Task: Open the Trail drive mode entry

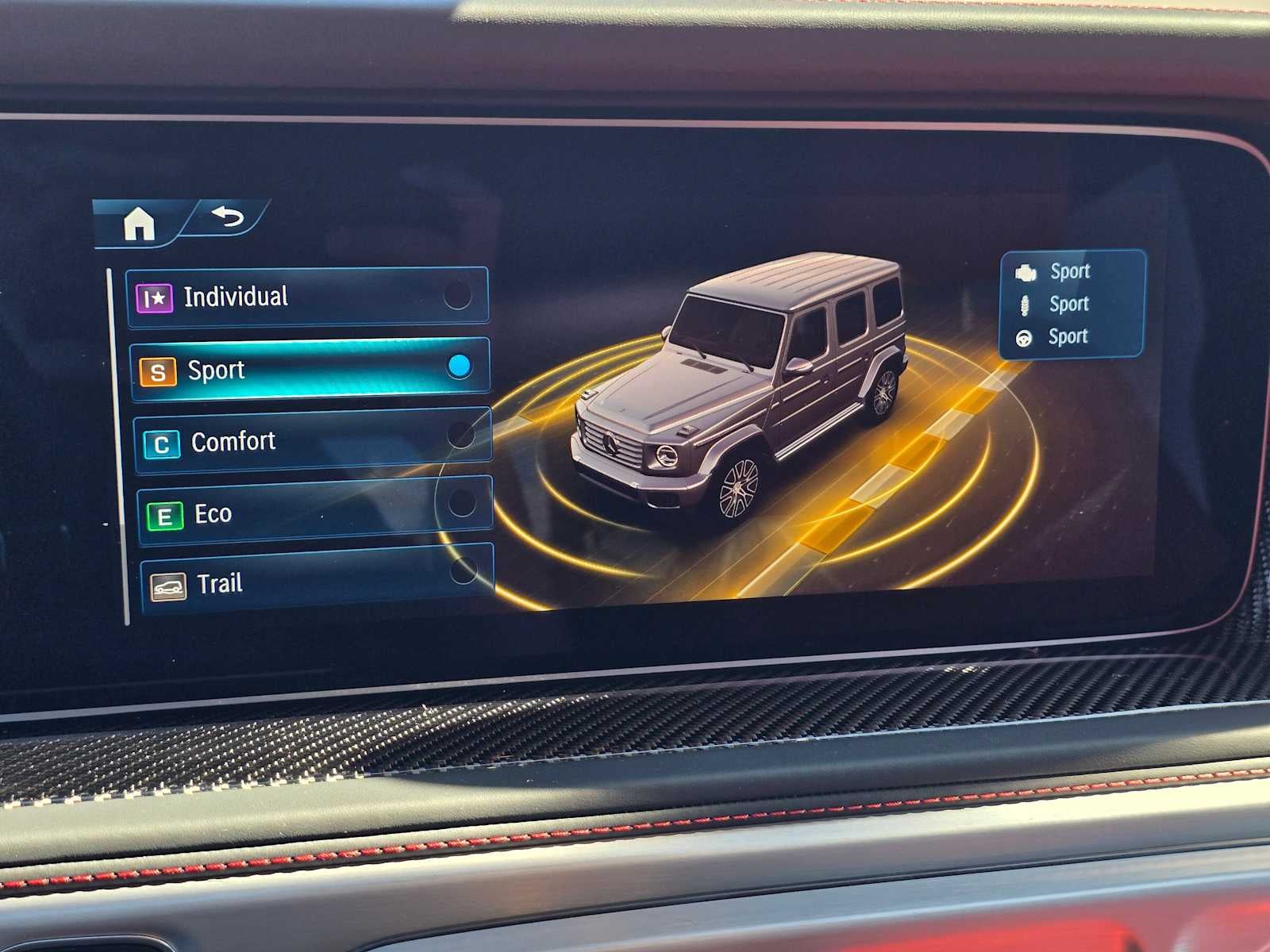Action: click(x=310, y=584)
